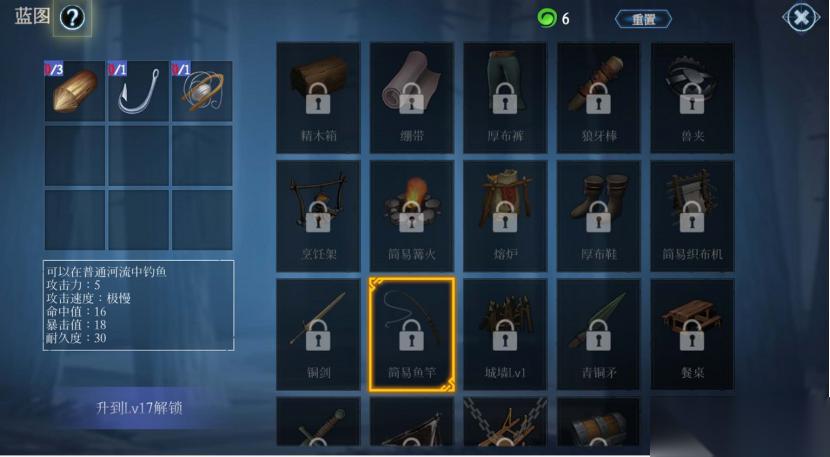Close the blueprint screen
The height and width of the screenshot is (457, 830).
pos(801,18)
